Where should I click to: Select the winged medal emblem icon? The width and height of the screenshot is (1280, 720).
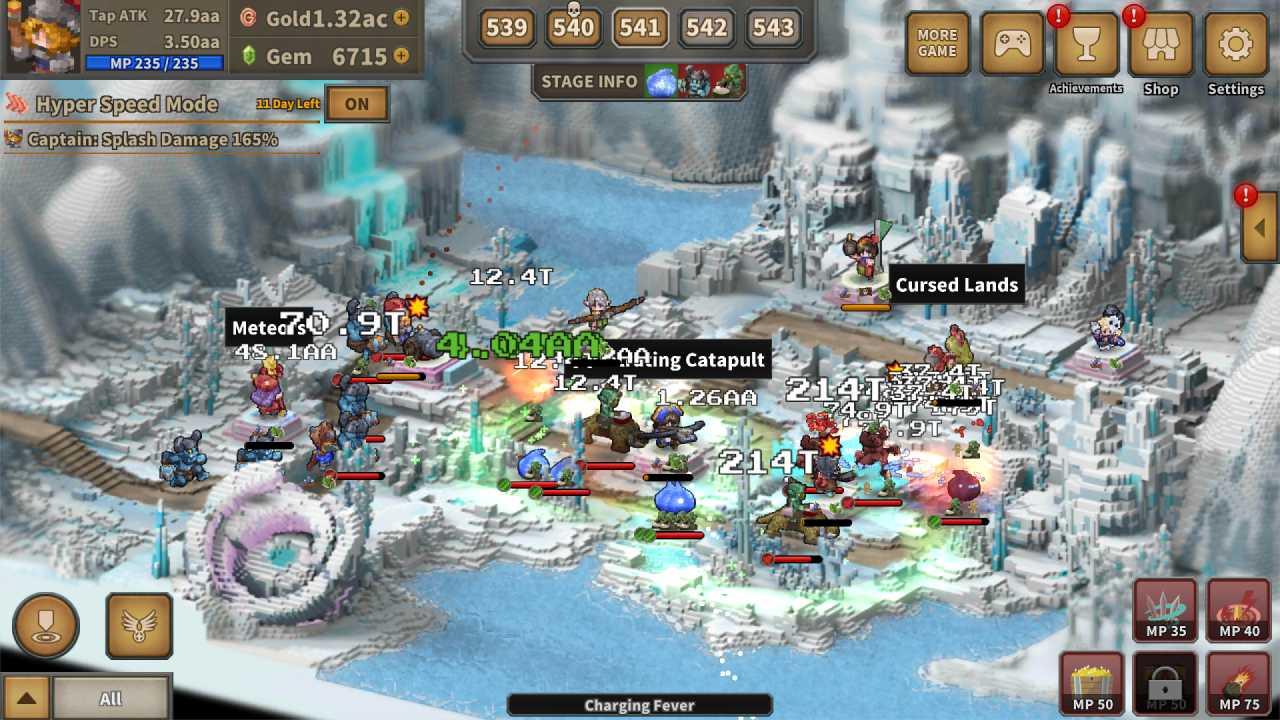(x=138, y=625)
